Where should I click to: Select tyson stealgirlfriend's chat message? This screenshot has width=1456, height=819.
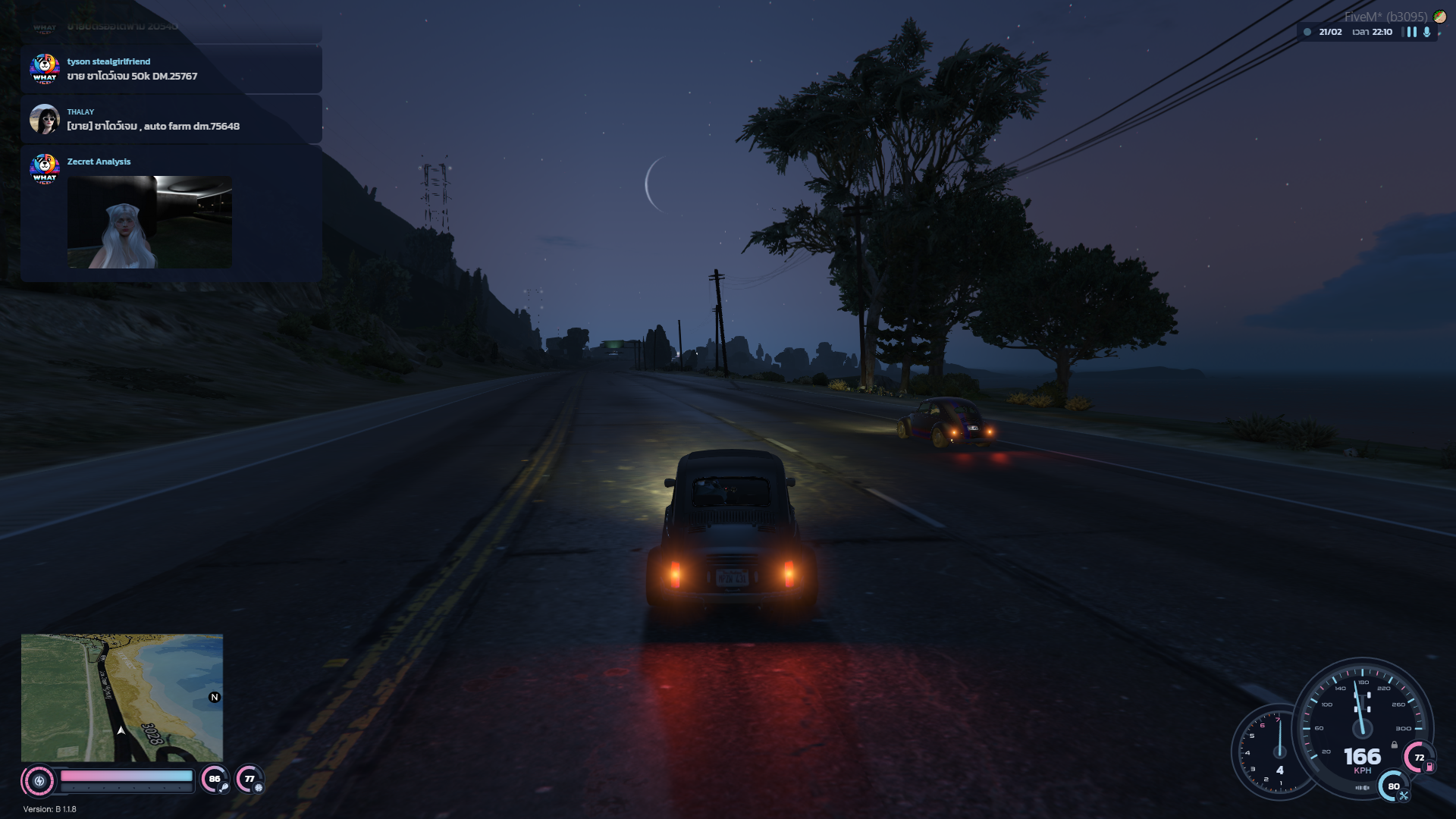click(132, 76)
